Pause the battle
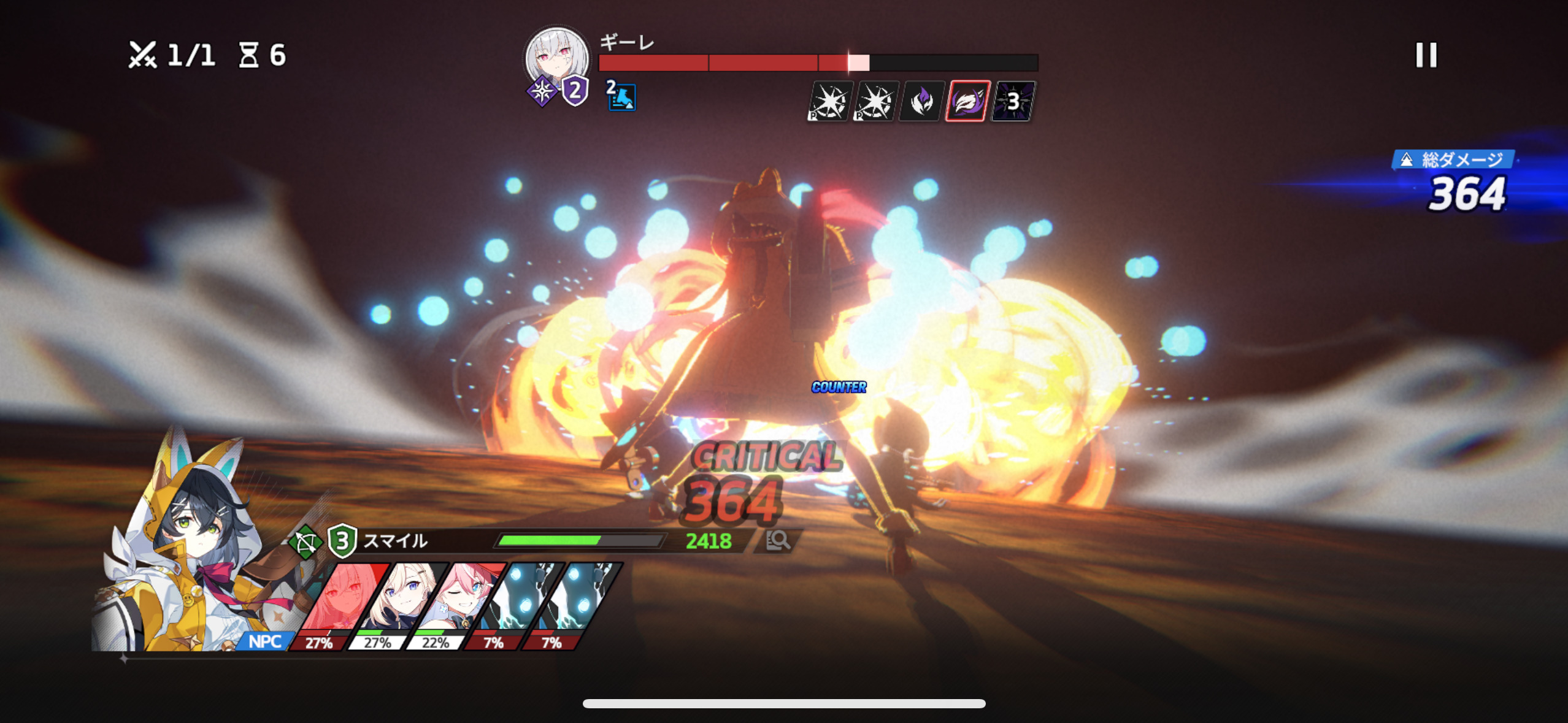This screenshot has height=723, width=1568. [1426, 55]
